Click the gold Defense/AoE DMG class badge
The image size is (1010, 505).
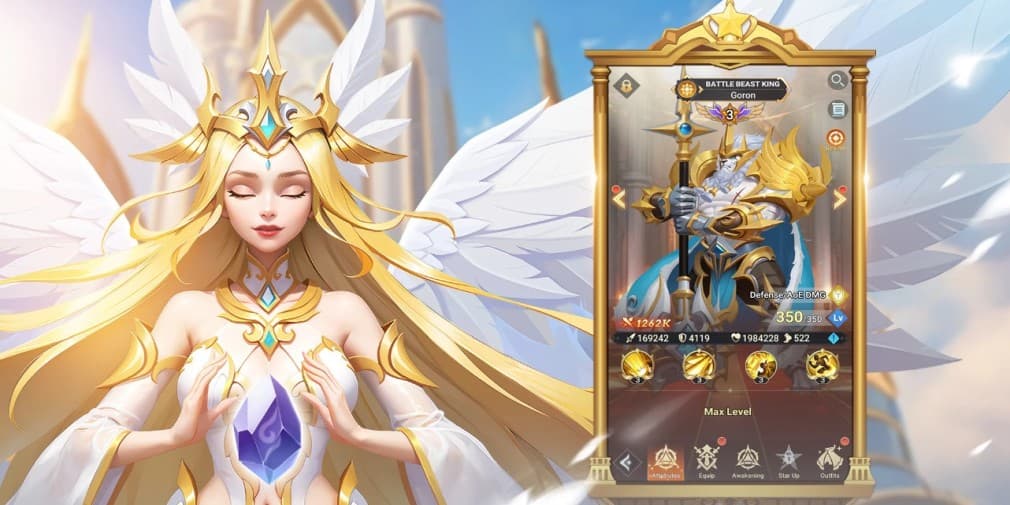[x=838, y=295]
